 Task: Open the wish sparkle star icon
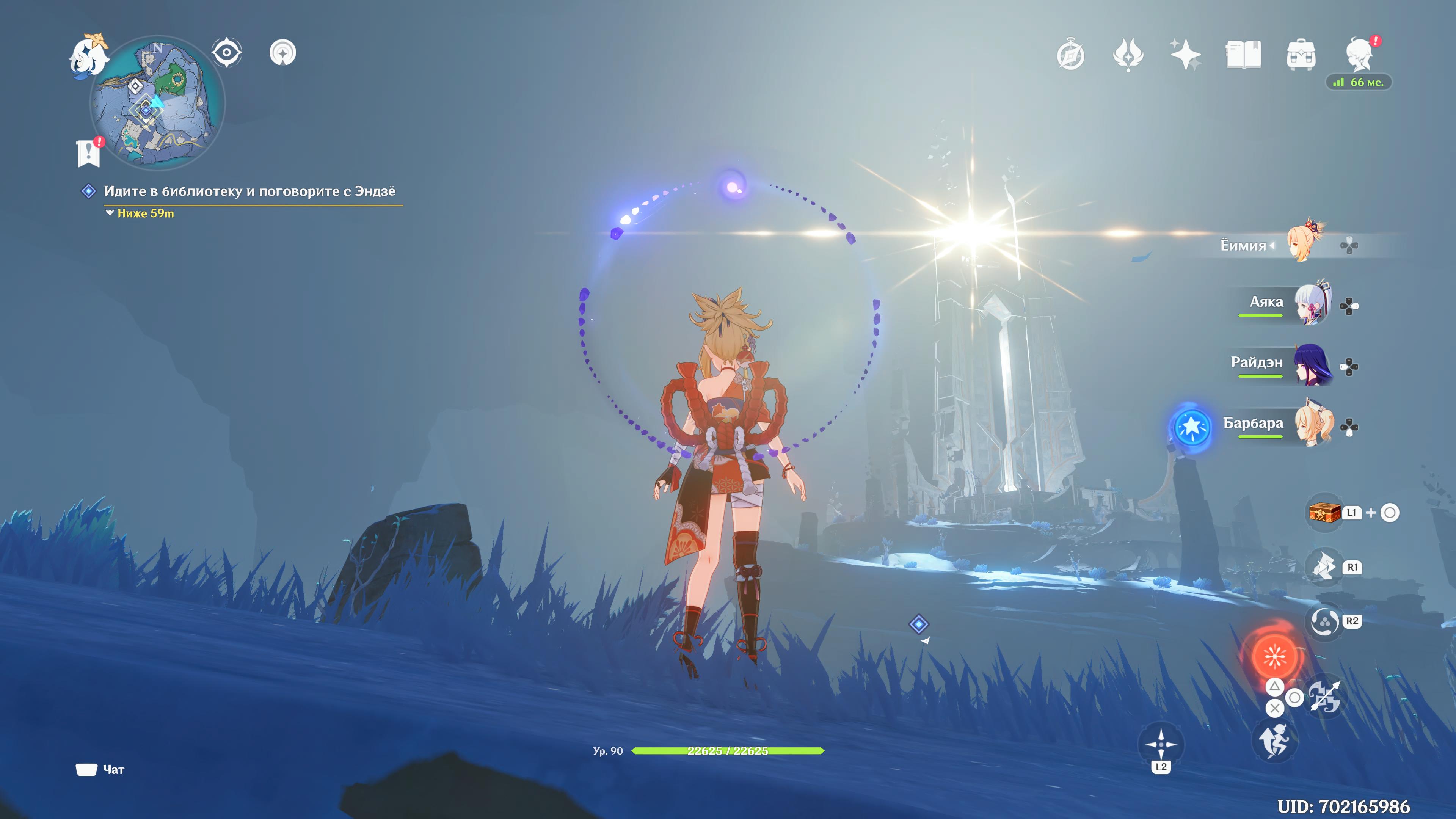point(1186,55)
